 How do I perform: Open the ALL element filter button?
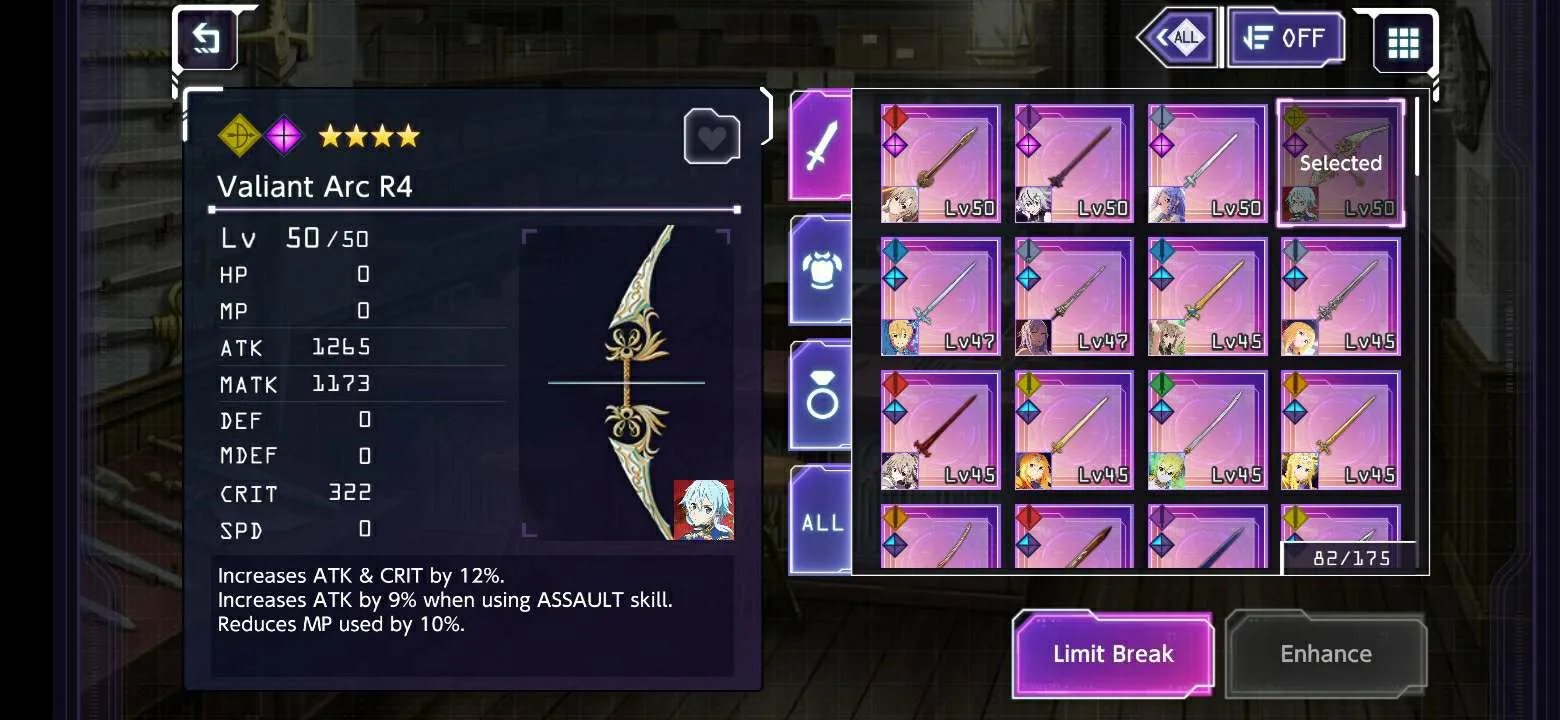coord(1178,39)
